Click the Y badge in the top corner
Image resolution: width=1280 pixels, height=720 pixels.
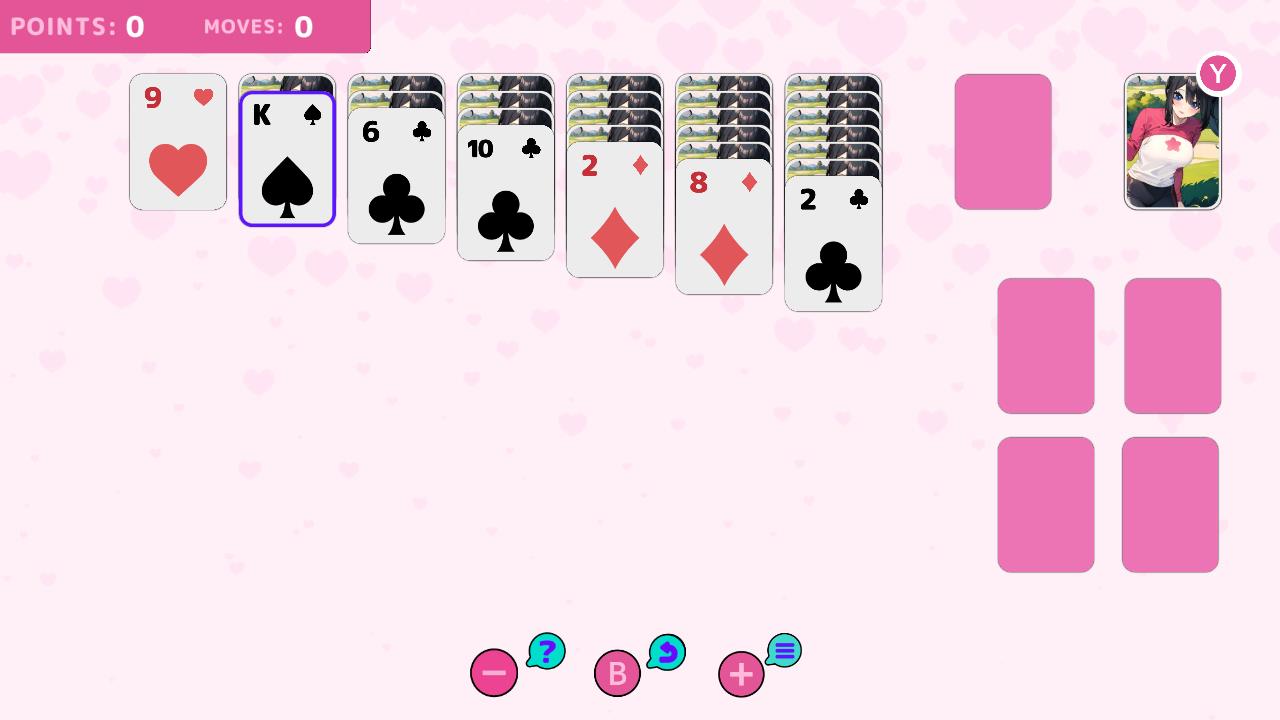1216,73
